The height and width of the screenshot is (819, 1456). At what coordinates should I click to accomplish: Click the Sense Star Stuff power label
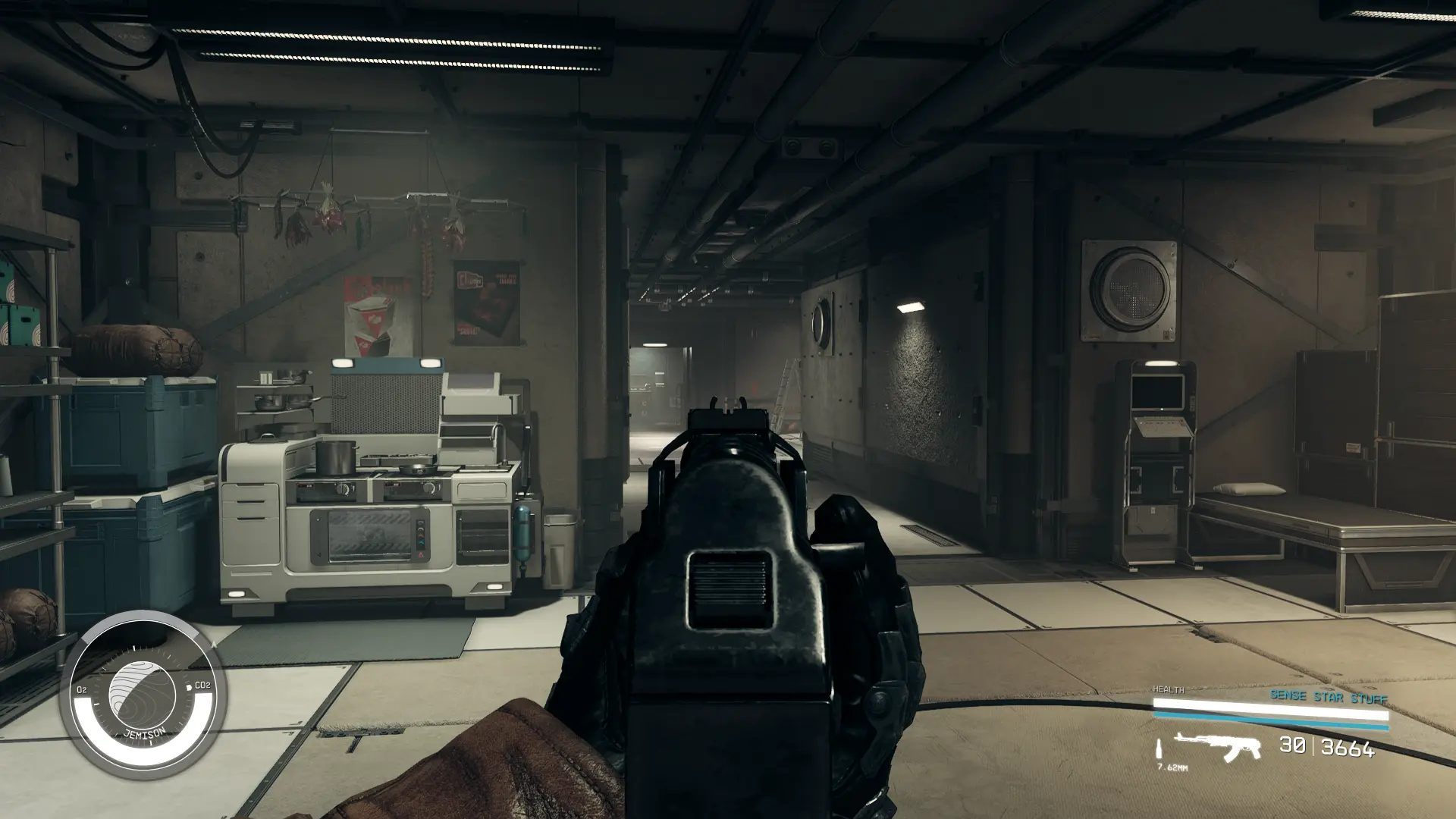click(x=1329, y=696)
